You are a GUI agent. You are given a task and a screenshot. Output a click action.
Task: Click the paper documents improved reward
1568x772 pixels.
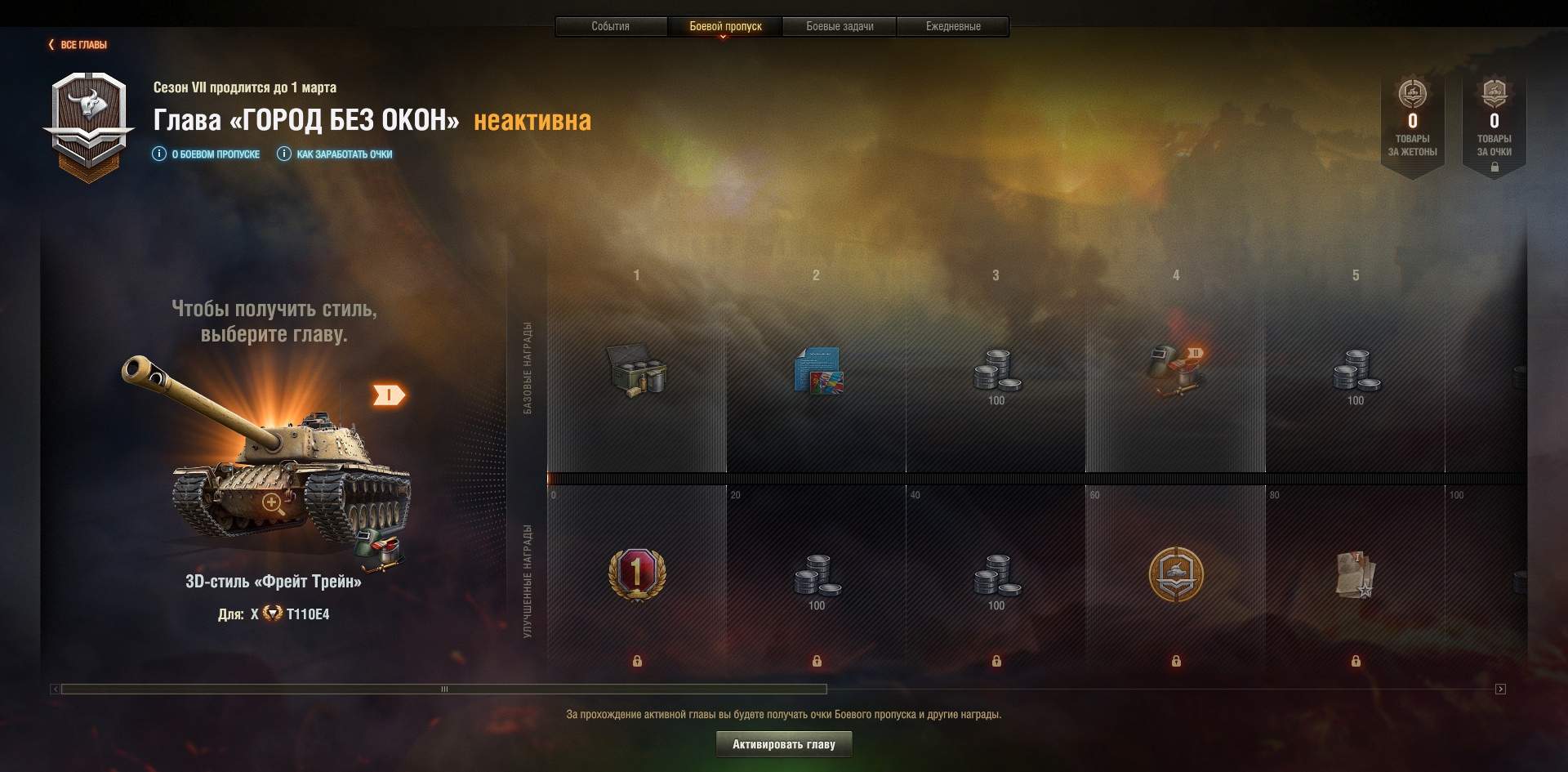[x=1356, y=574]
